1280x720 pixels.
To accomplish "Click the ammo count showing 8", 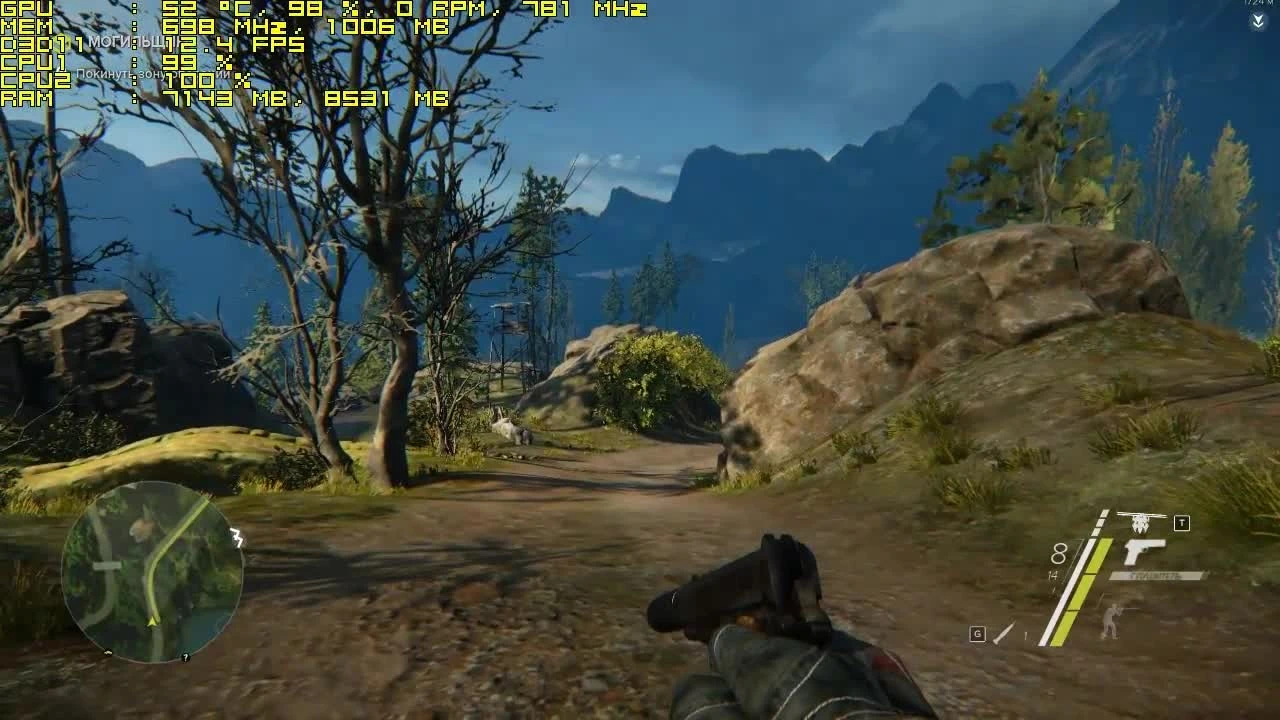I will point(1060,554).
